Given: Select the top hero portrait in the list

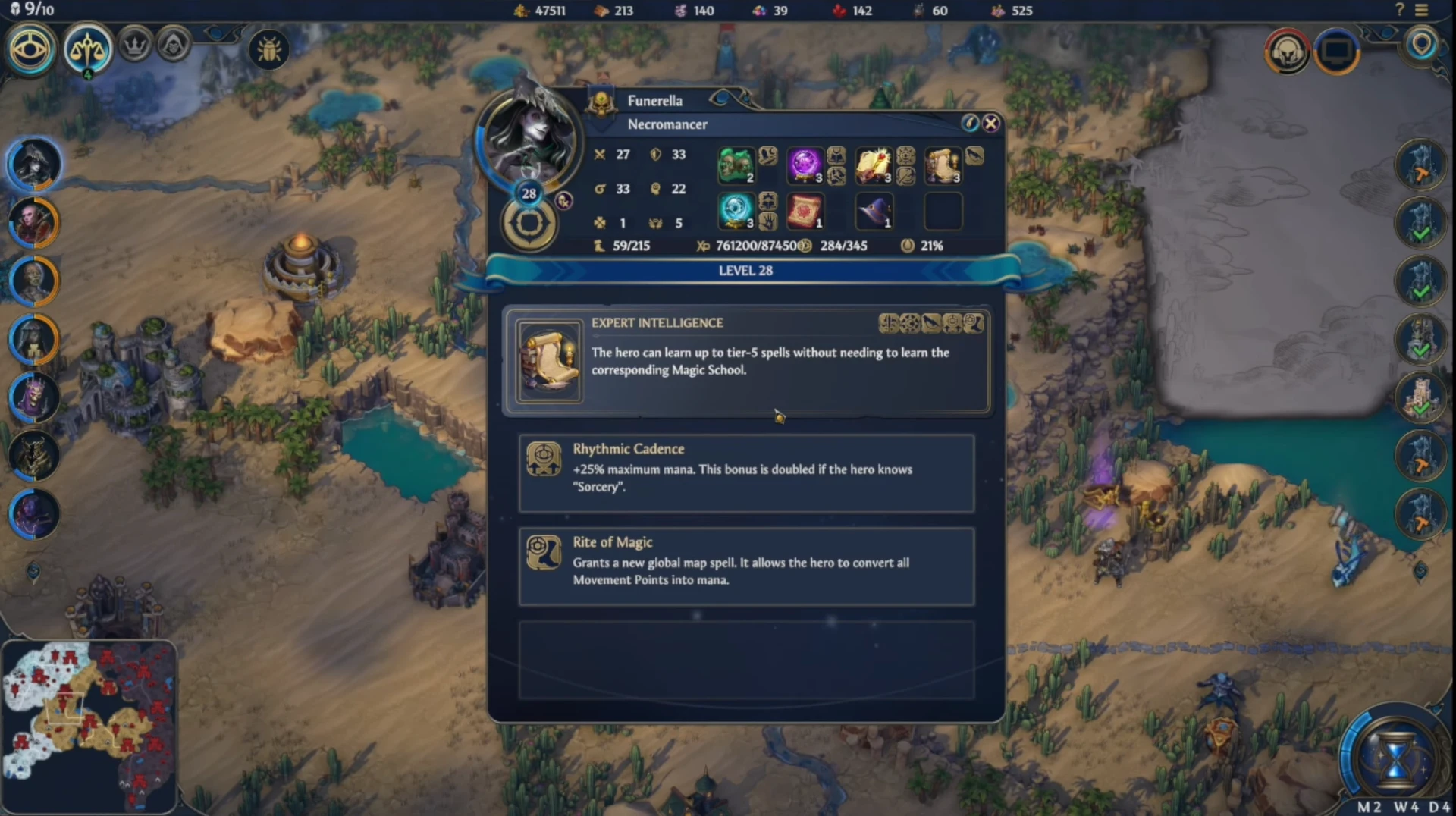Looking at the screenshot, I should point(33,165).
